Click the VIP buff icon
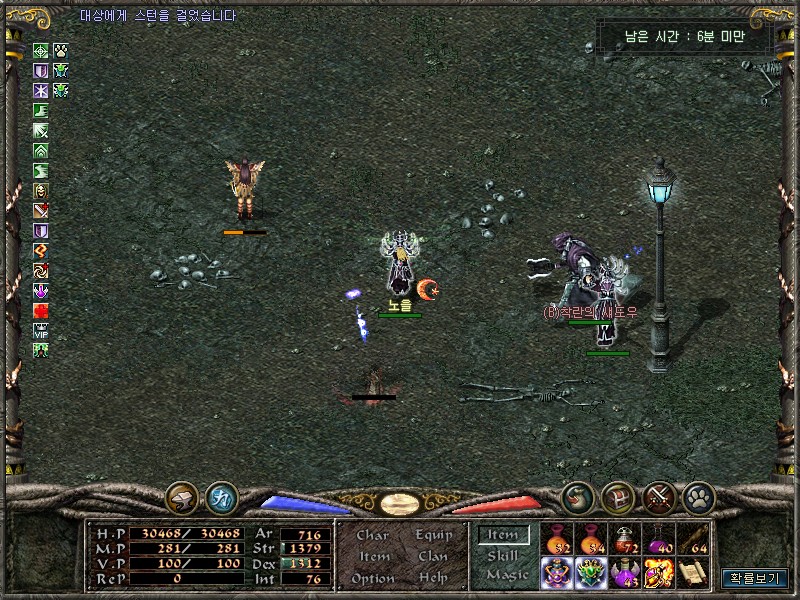Screen dimensions: 800x600 point(41,330)
